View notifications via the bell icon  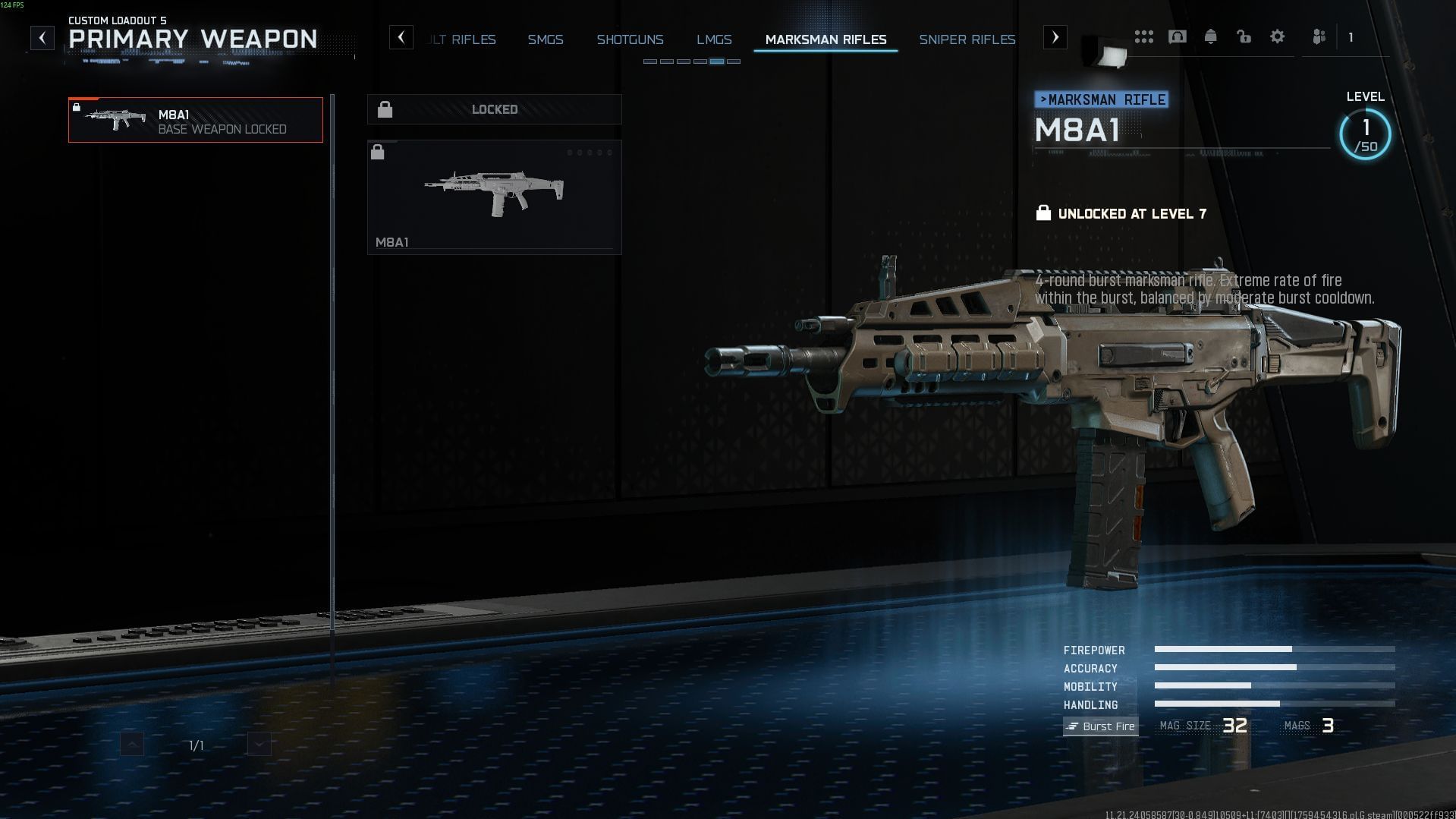(x=1210, y=37)
